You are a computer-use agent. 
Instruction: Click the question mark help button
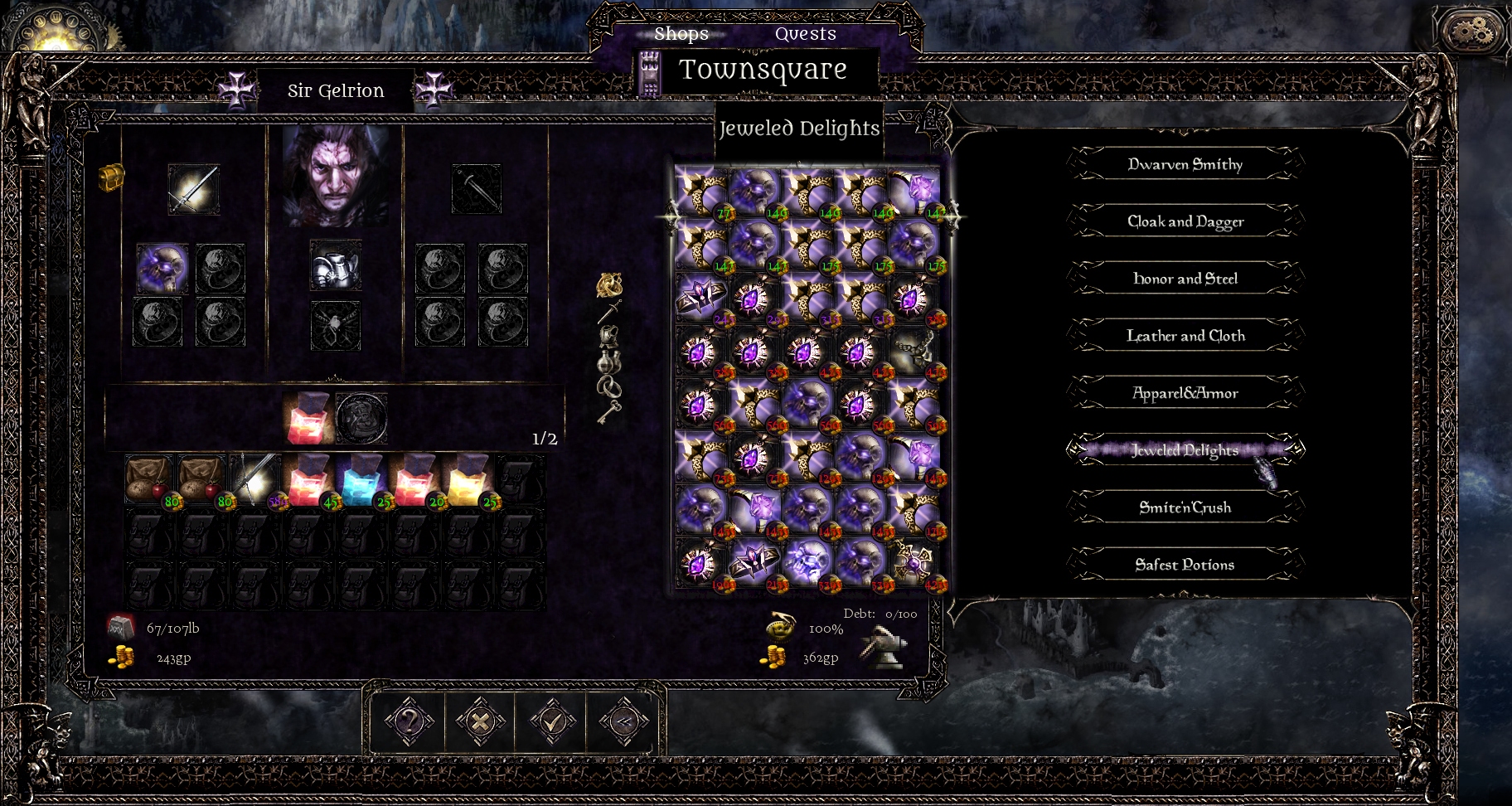click(409, 721)
